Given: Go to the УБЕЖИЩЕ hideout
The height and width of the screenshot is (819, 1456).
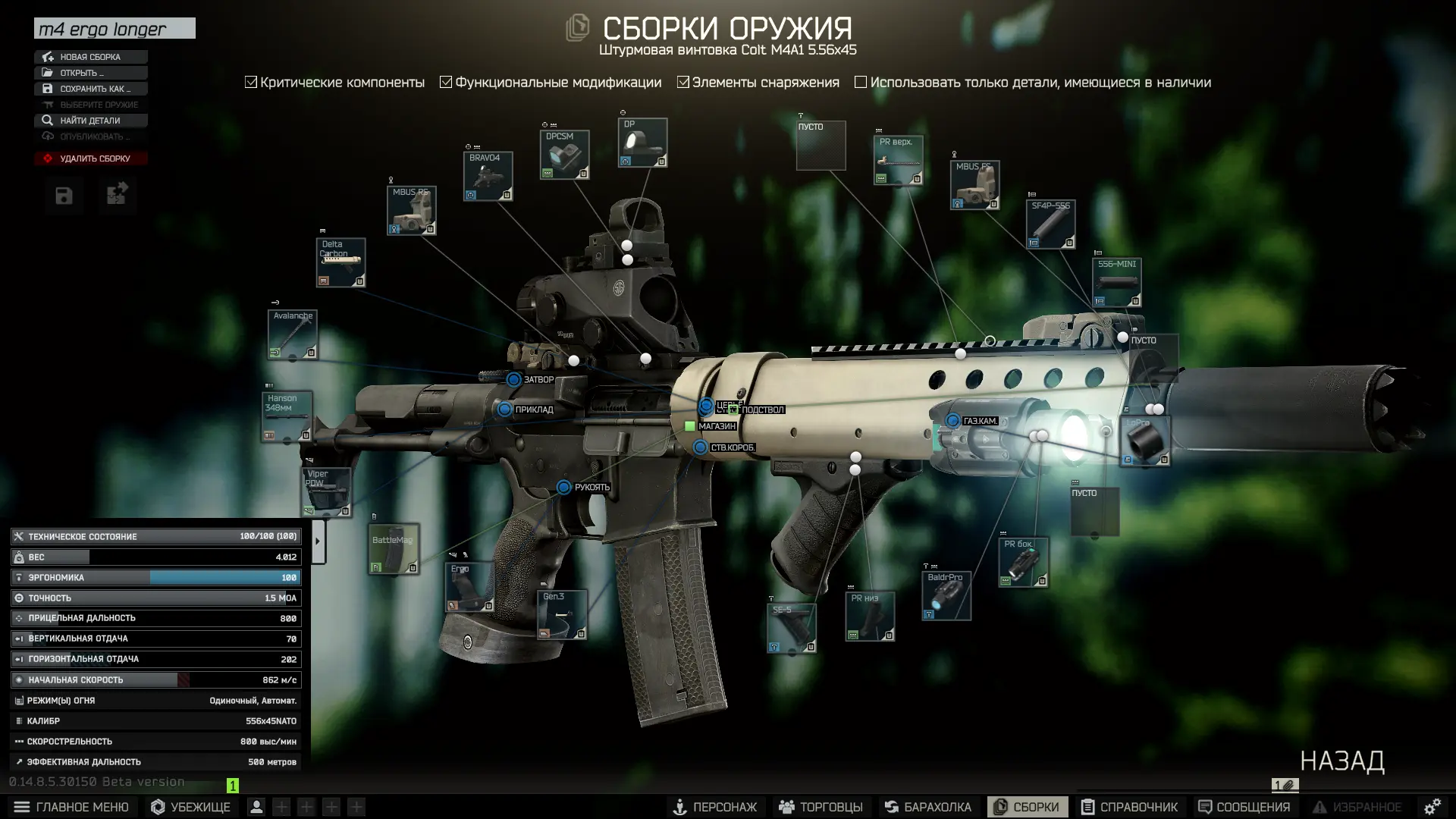Looking at the screenshot, I should [190, 807].
